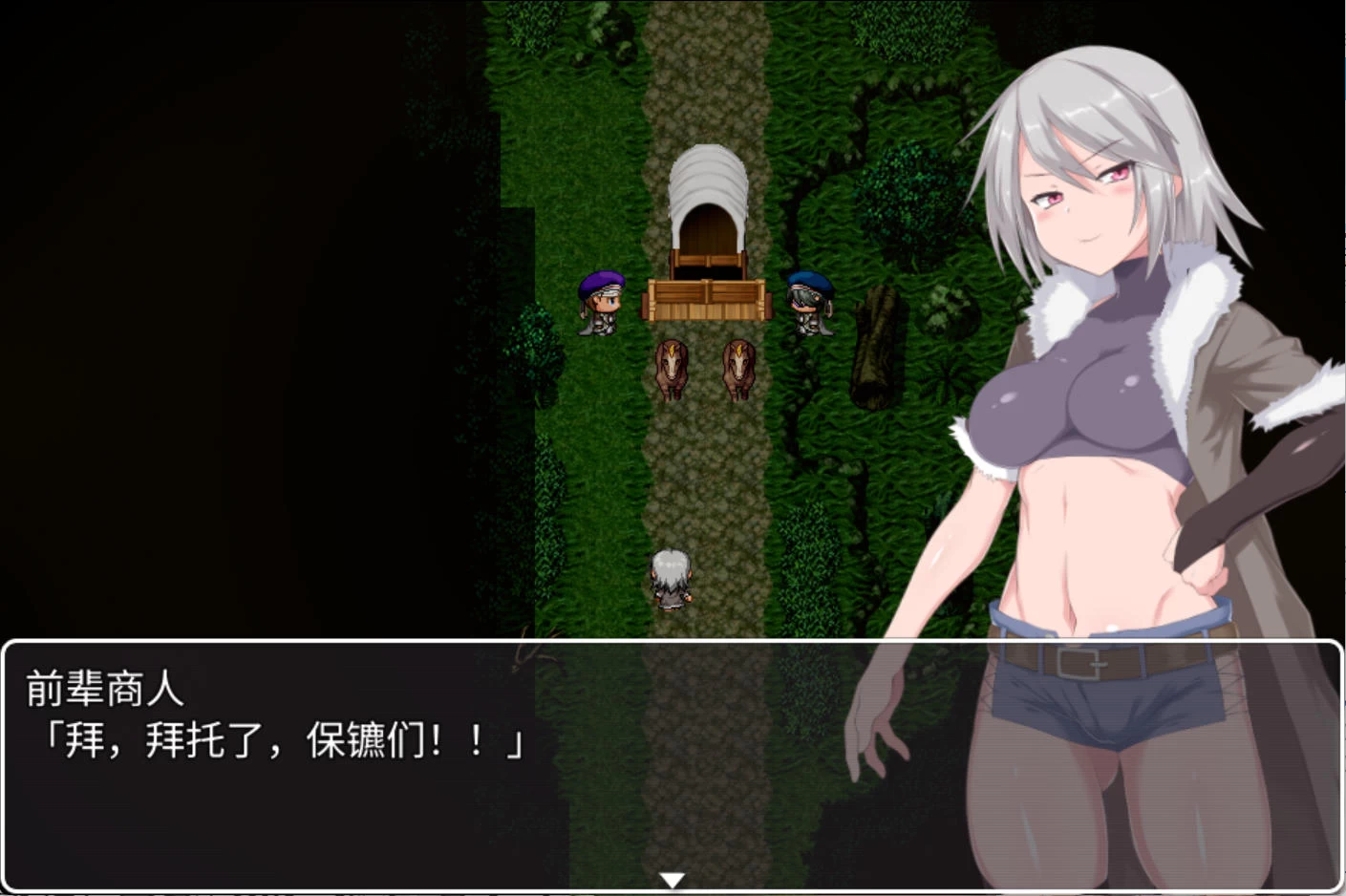Screen dimensions: 1346x896
Task: Click the dialogue continue arrow
Action: pos(673,880)
